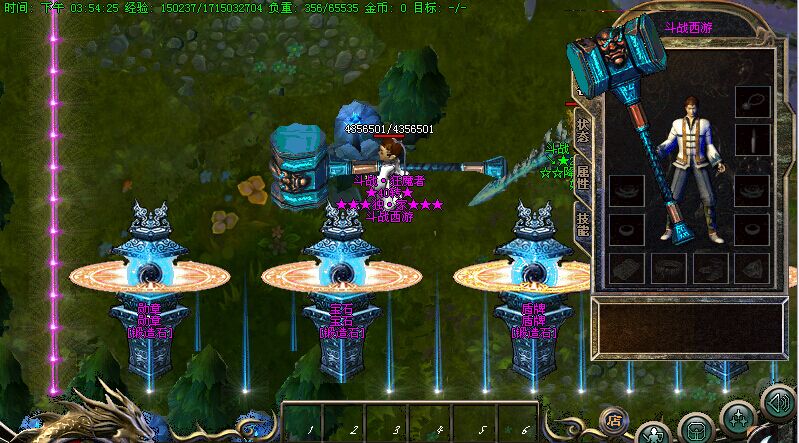This screenshot has height=443, width=799.
Task: Switch to the 状态 (Status) tab
Action: pos(582,131)
